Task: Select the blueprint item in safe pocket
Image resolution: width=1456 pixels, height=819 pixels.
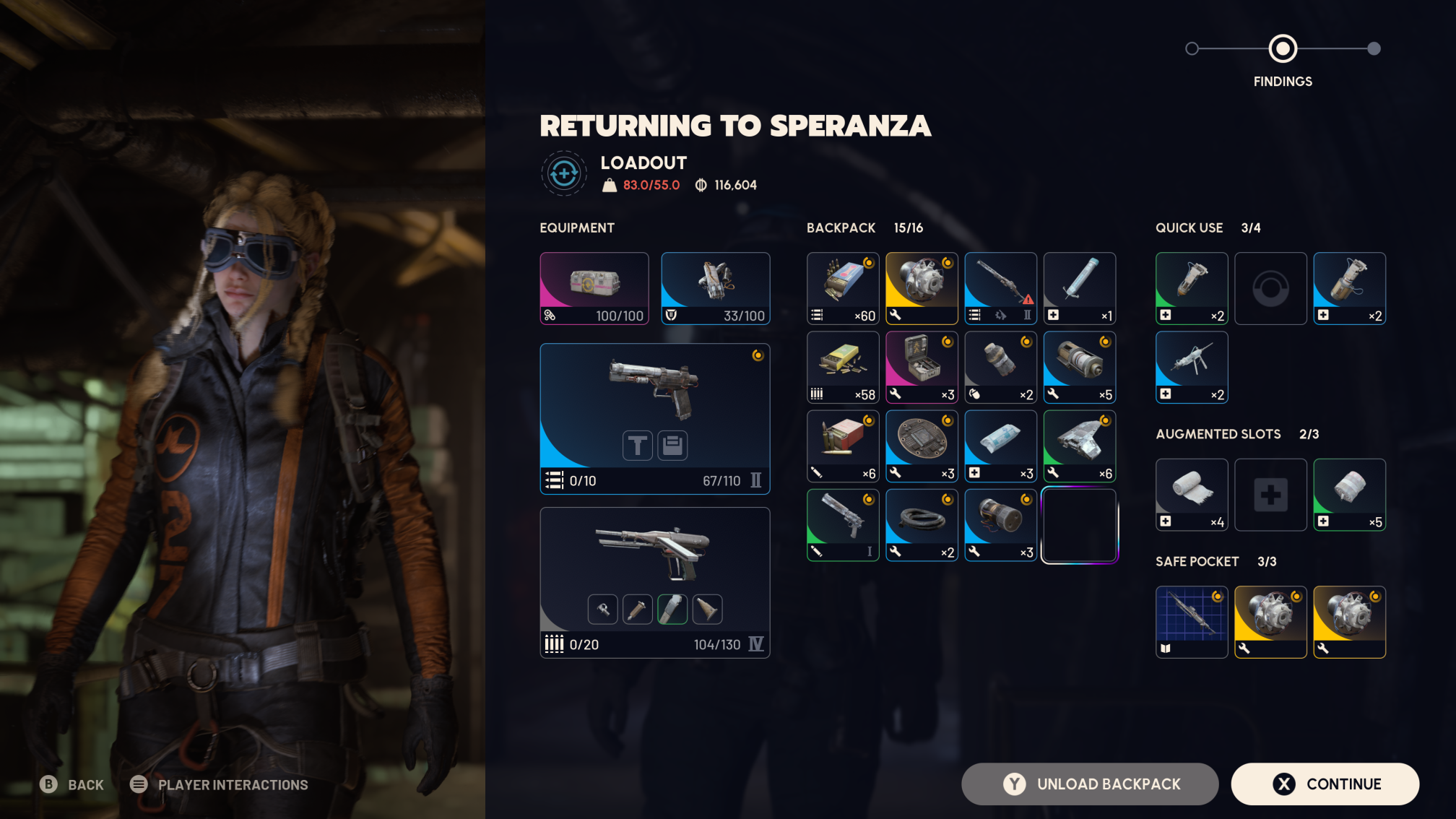Action: point(1192,621)
